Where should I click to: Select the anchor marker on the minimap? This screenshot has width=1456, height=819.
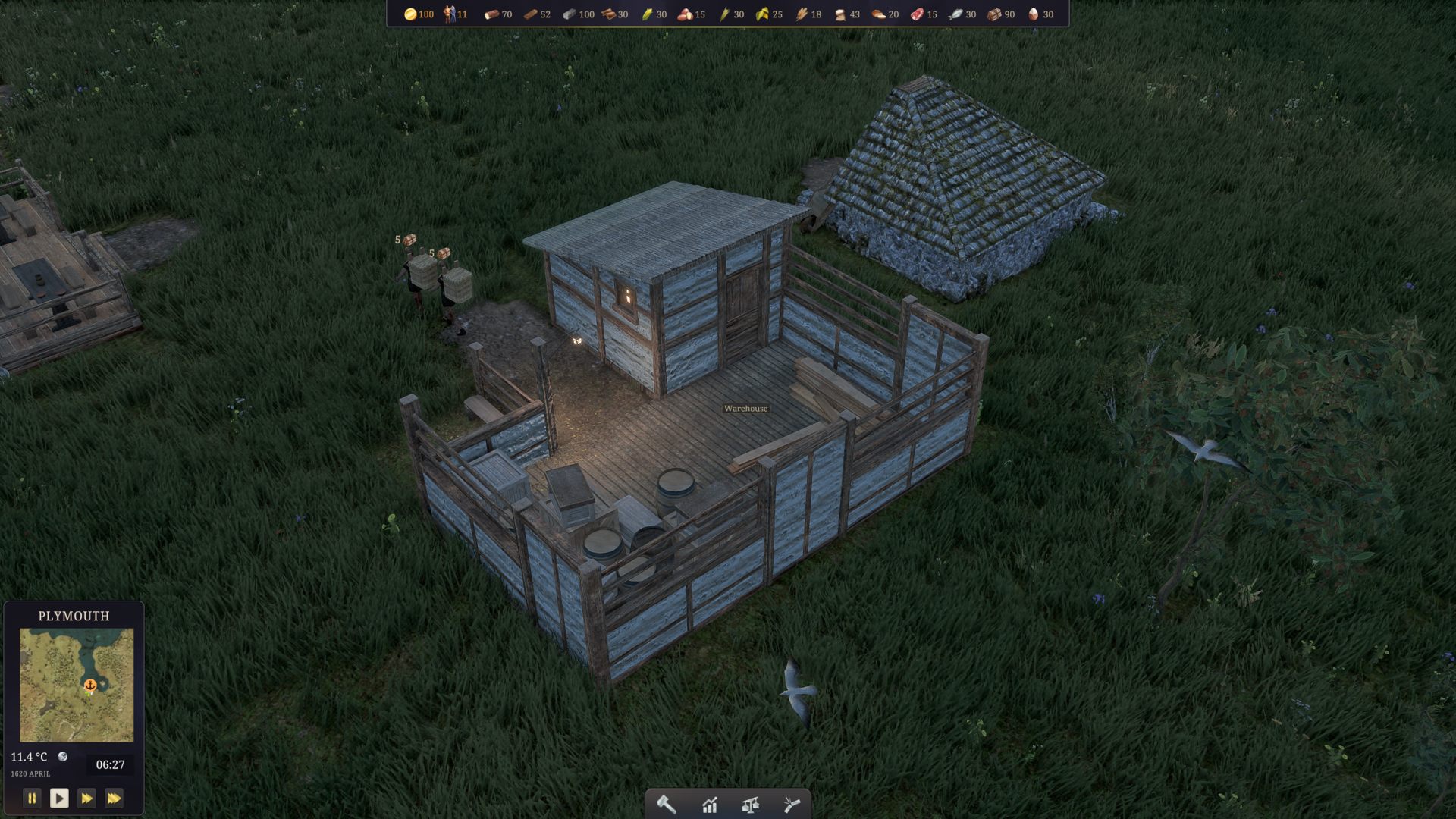pyautogui.click(x=90, y=686)
